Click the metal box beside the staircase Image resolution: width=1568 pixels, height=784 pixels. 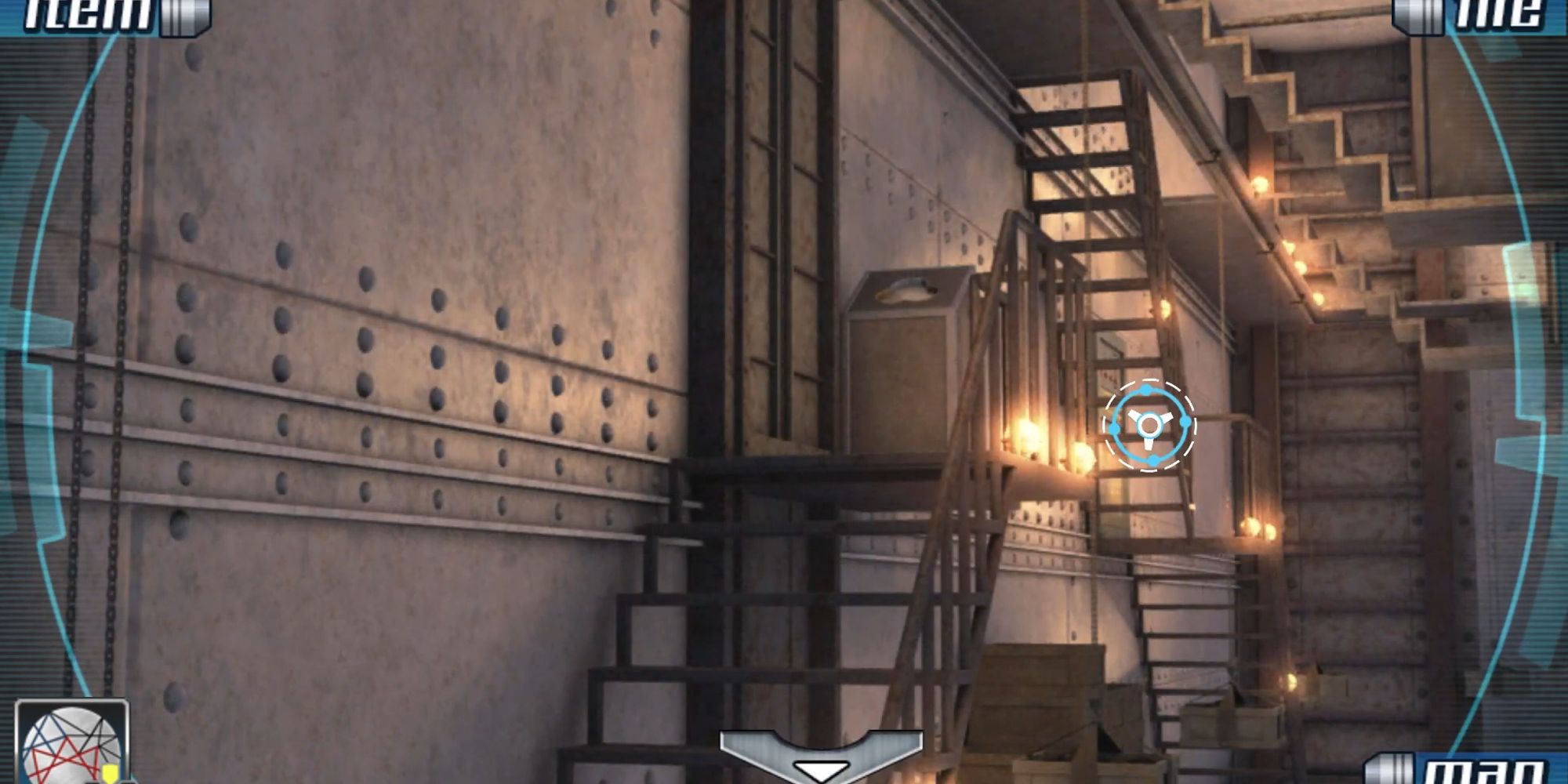pos(902,361)
